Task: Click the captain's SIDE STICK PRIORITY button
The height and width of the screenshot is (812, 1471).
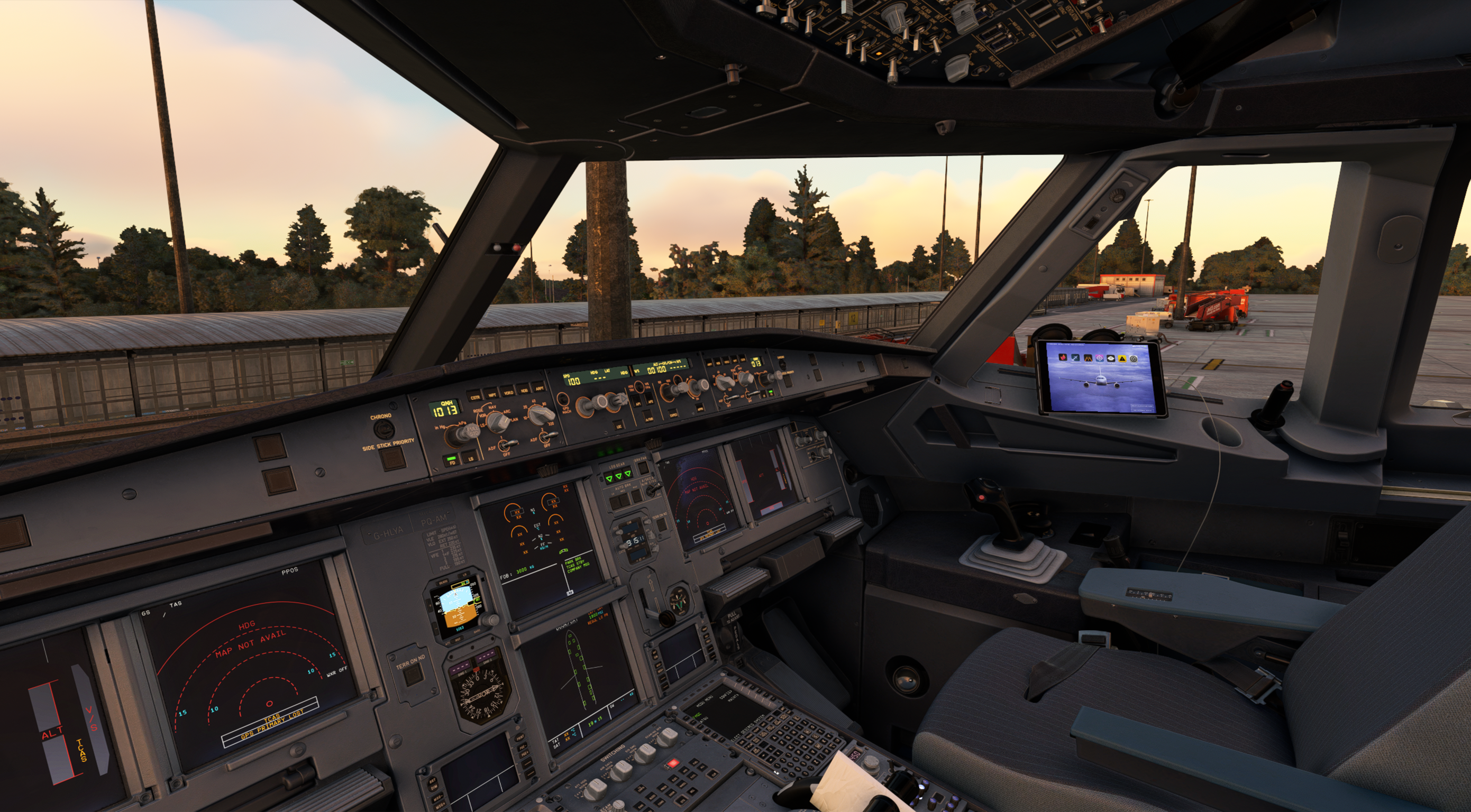Action: [393, 458]
